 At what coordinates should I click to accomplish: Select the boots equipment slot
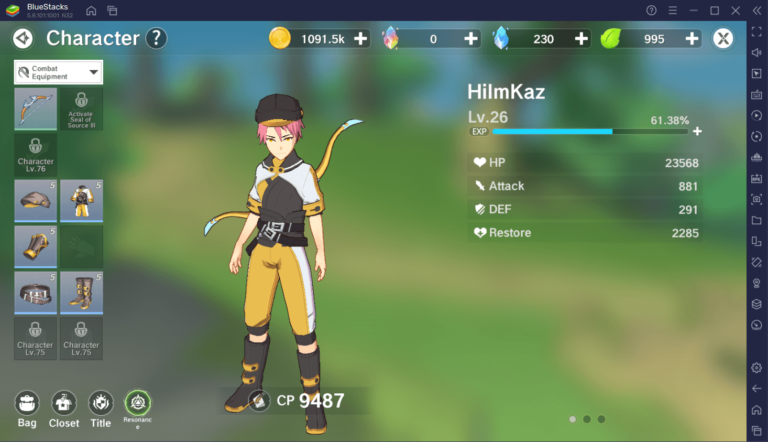(x=81, y=291)
